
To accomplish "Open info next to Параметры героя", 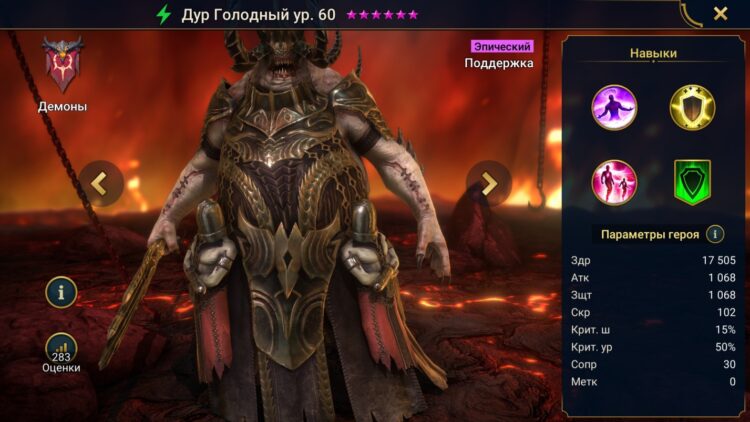I will pyautogui.click(x=715, y=234).
